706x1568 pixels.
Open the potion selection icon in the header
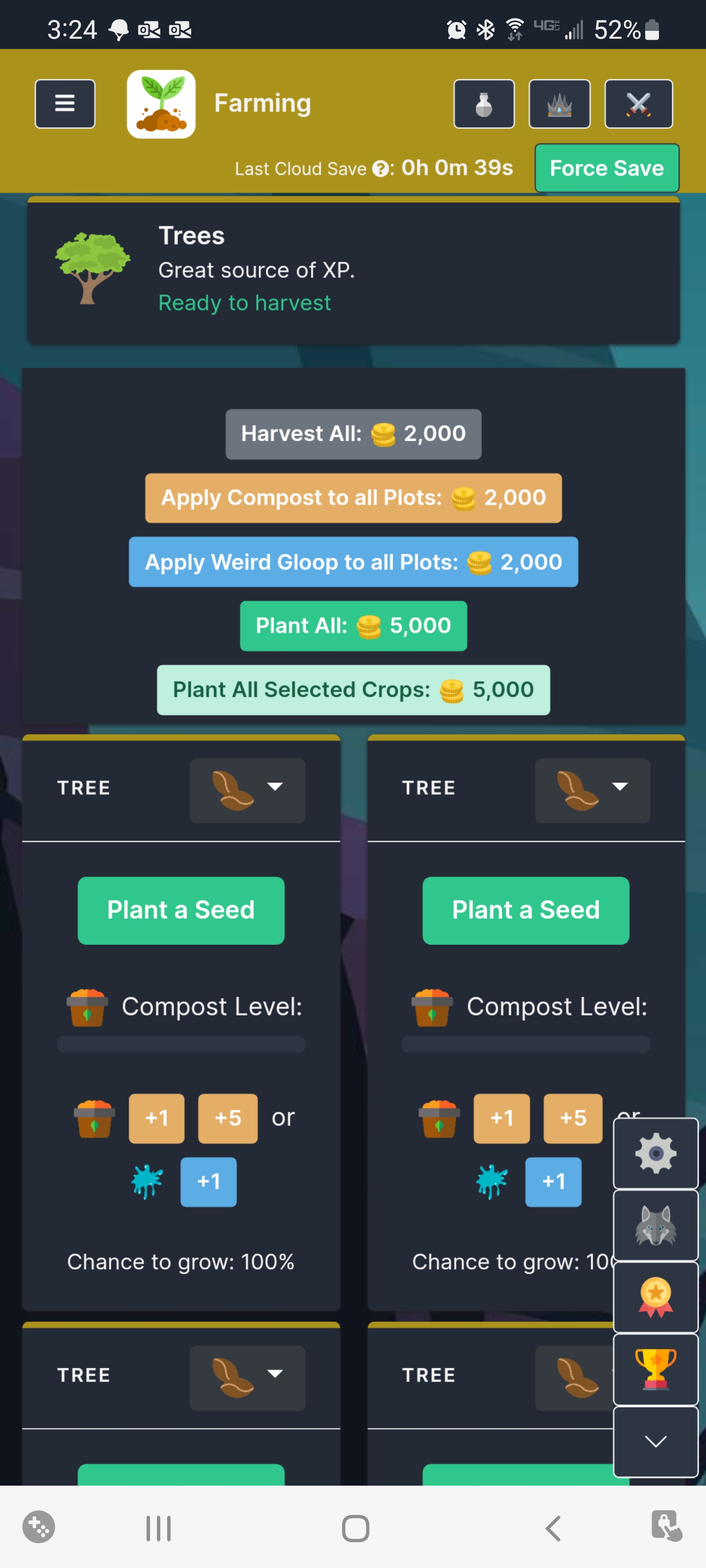tap(484, 103)
